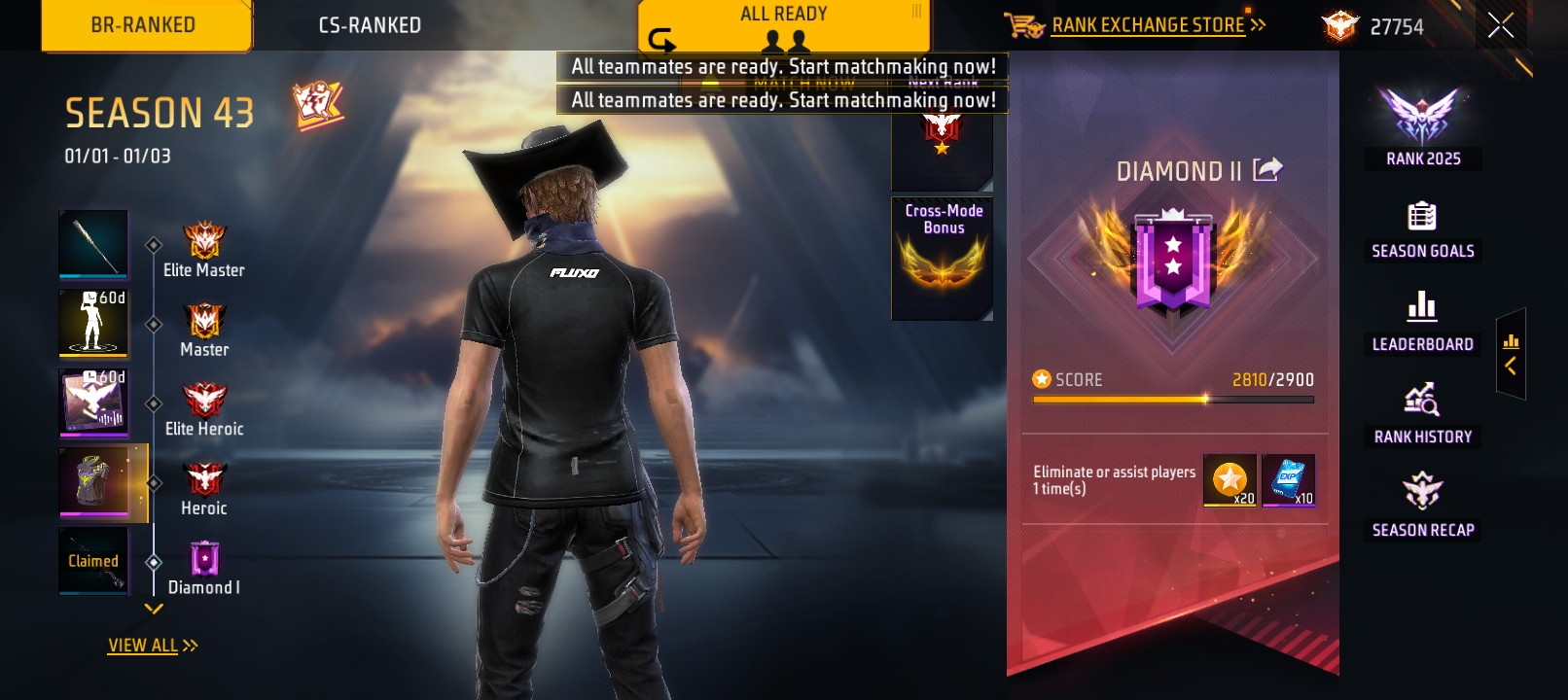Click View All rank rewards
The width and height of the screenshot is (1568, 700).
click(x=153, y=646)
